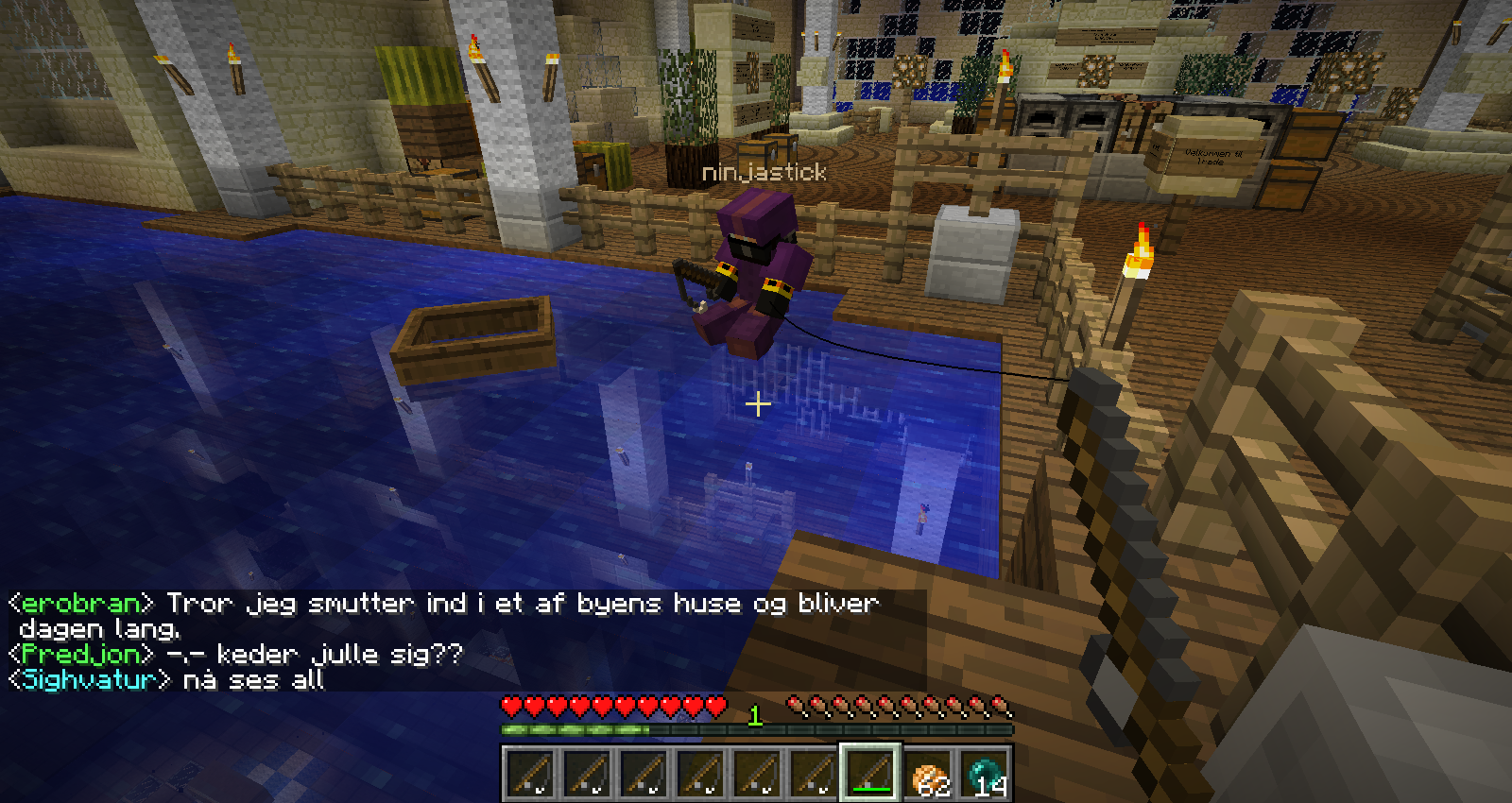Choose the ender pearl hotbar slot
1512x803 pixels.
pos(987,774)
